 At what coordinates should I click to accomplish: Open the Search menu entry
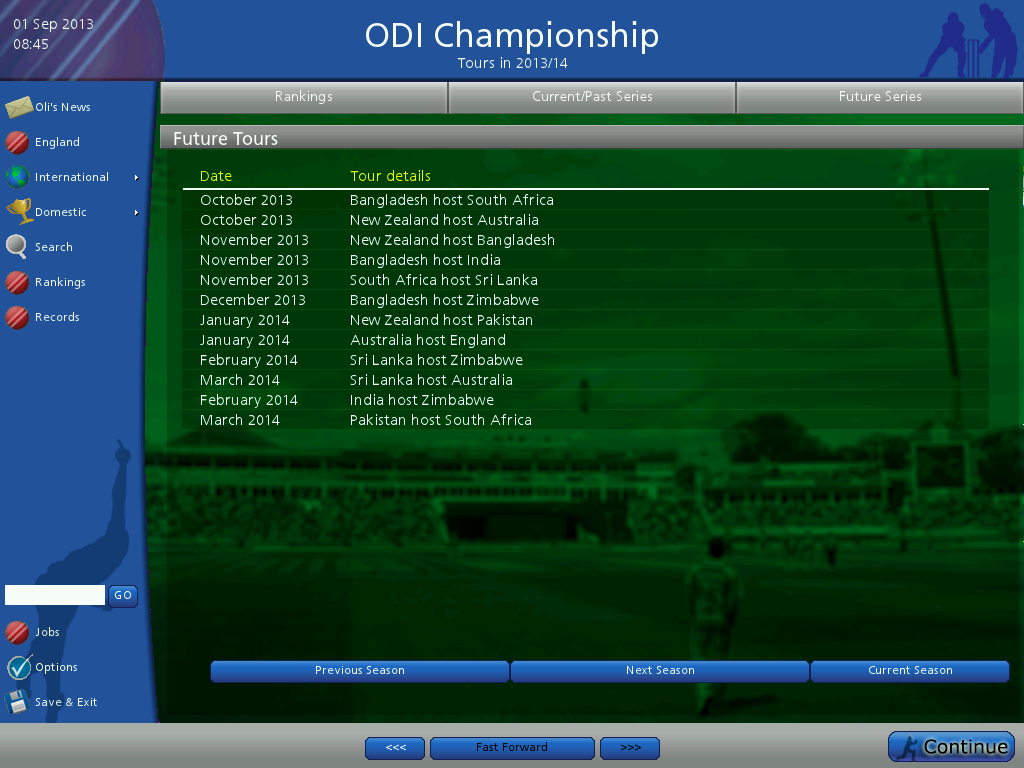point(53,247)
